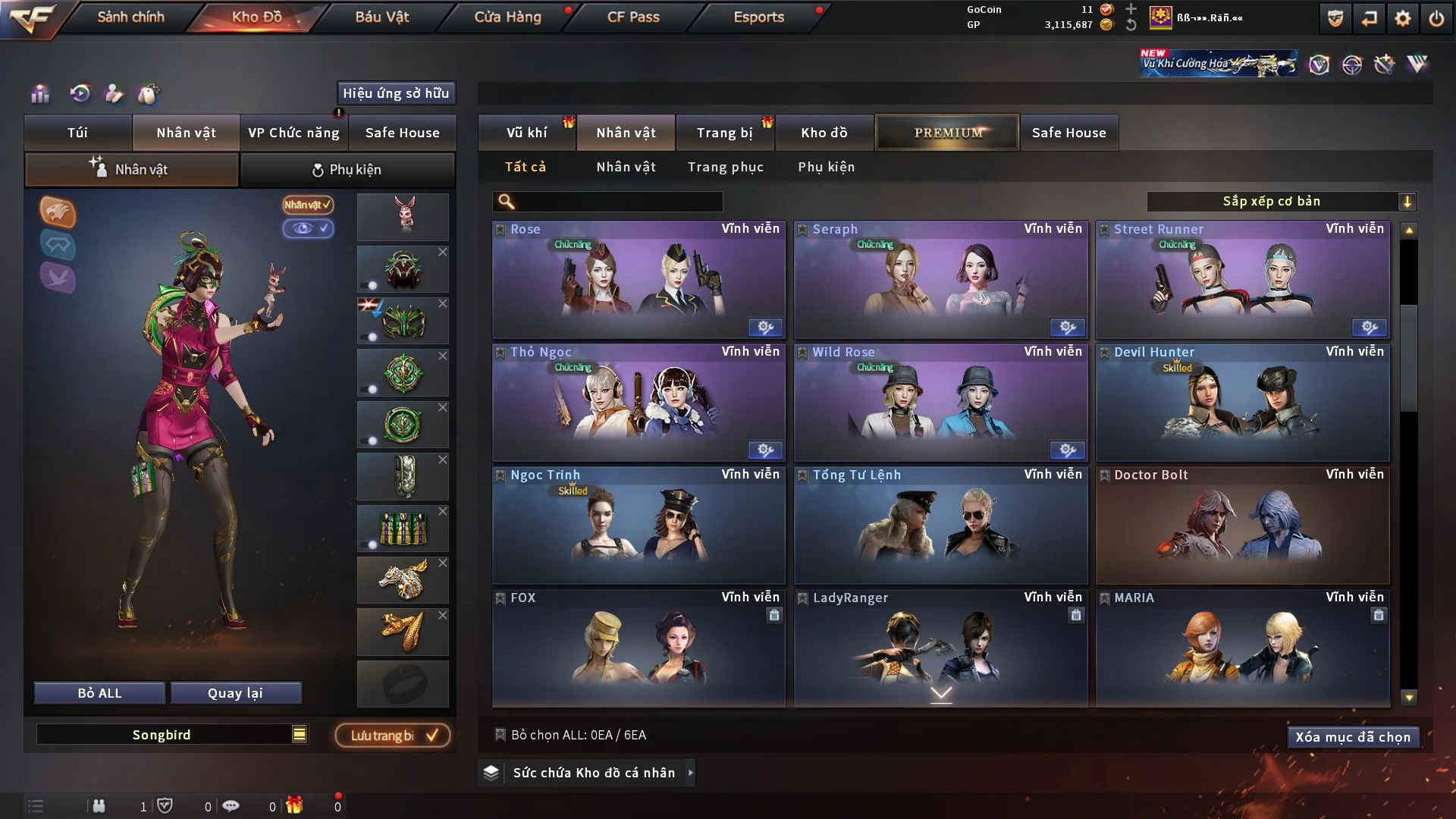Screen dimensions: 1456x819
Task: Open the CF Pass menu
Action: pyautogui.click(x=633, y=17)
